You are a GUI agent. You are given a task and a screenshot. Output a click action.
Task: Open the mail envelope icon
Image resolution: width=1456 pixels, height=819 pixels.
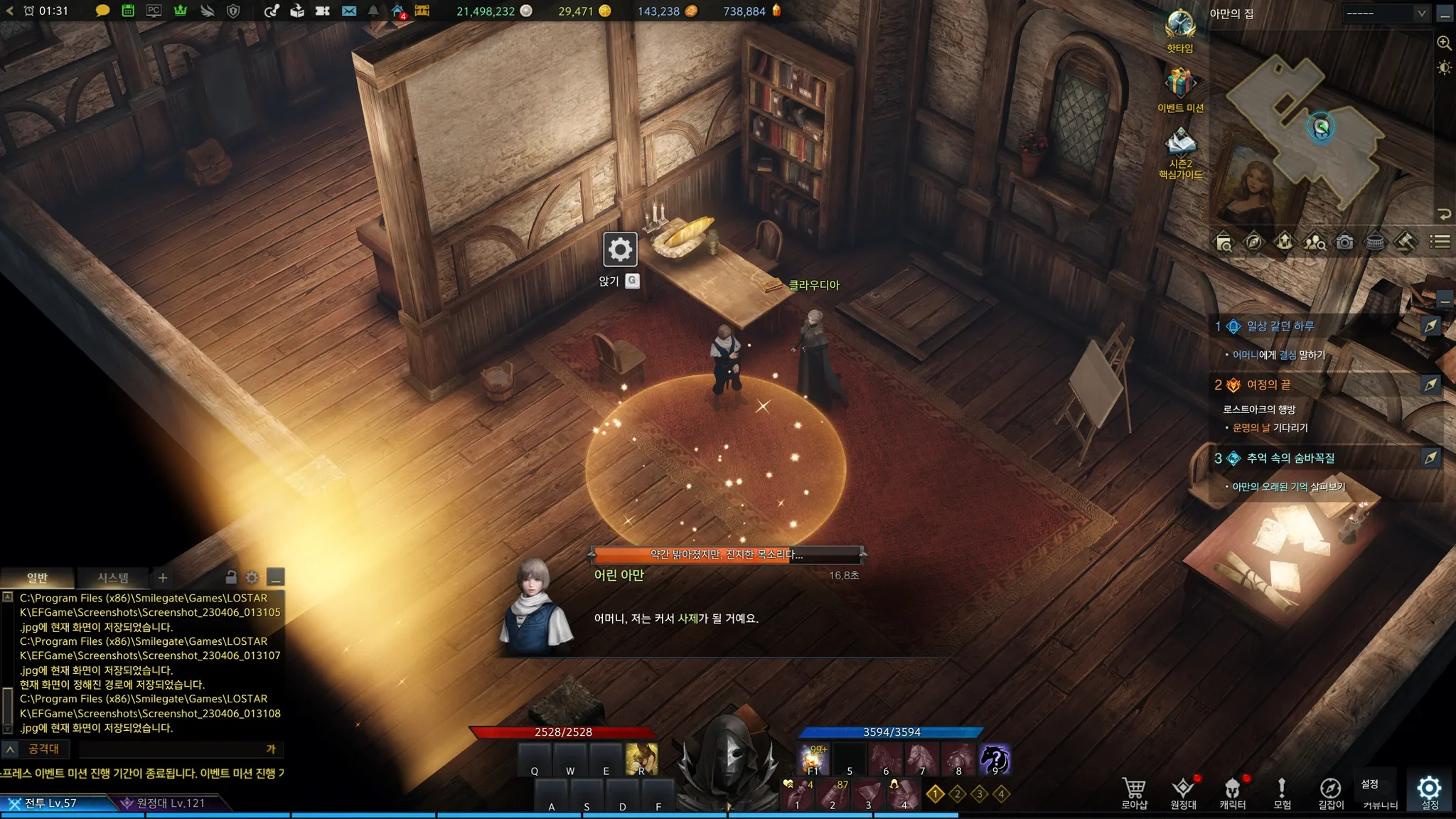coord(348,11)
